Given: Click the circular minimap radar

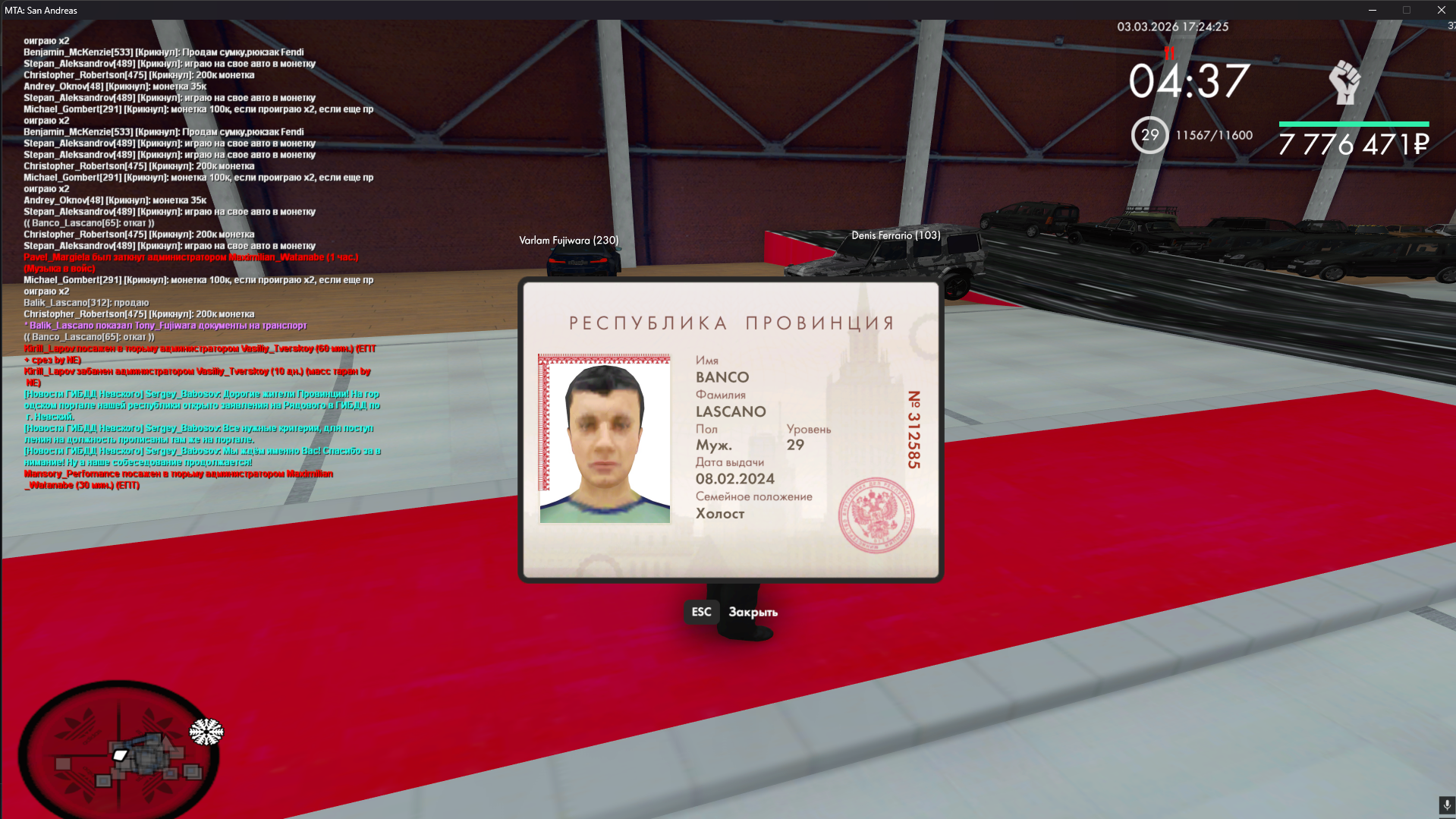Looking at the screenshot, I should click(119, 750).
